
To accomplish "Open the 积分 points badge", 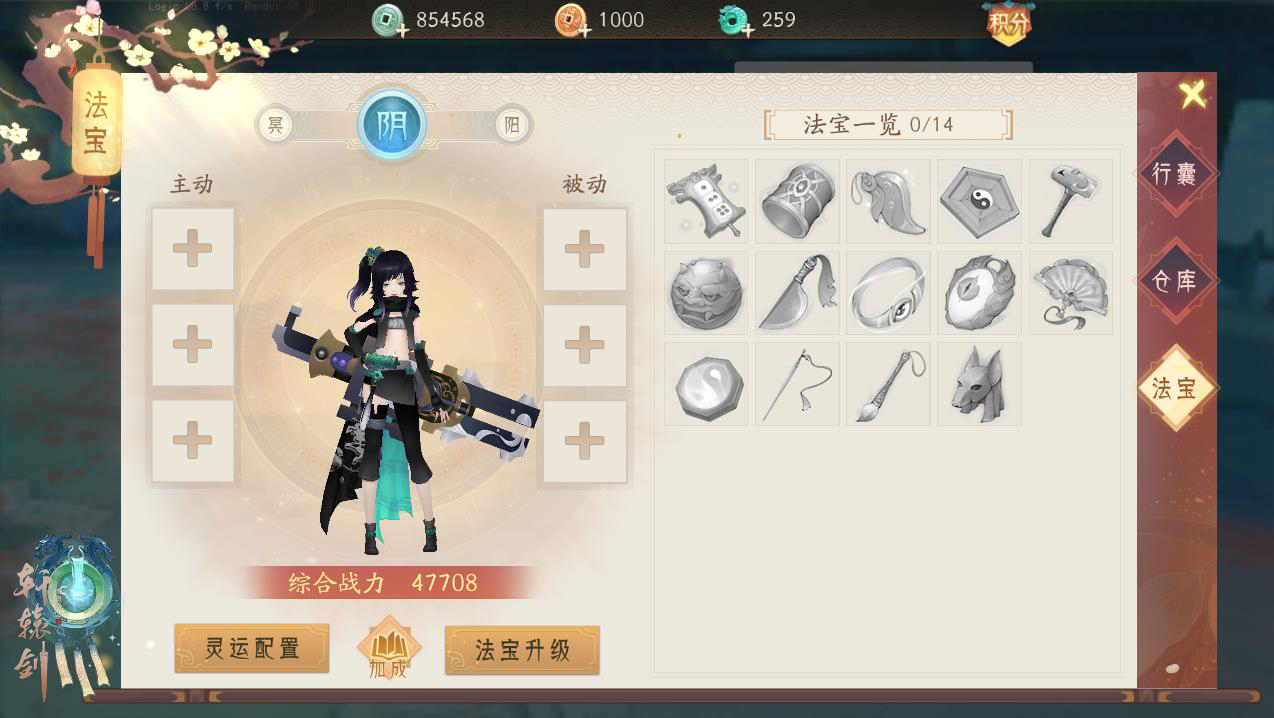I will click(1008, 24).
